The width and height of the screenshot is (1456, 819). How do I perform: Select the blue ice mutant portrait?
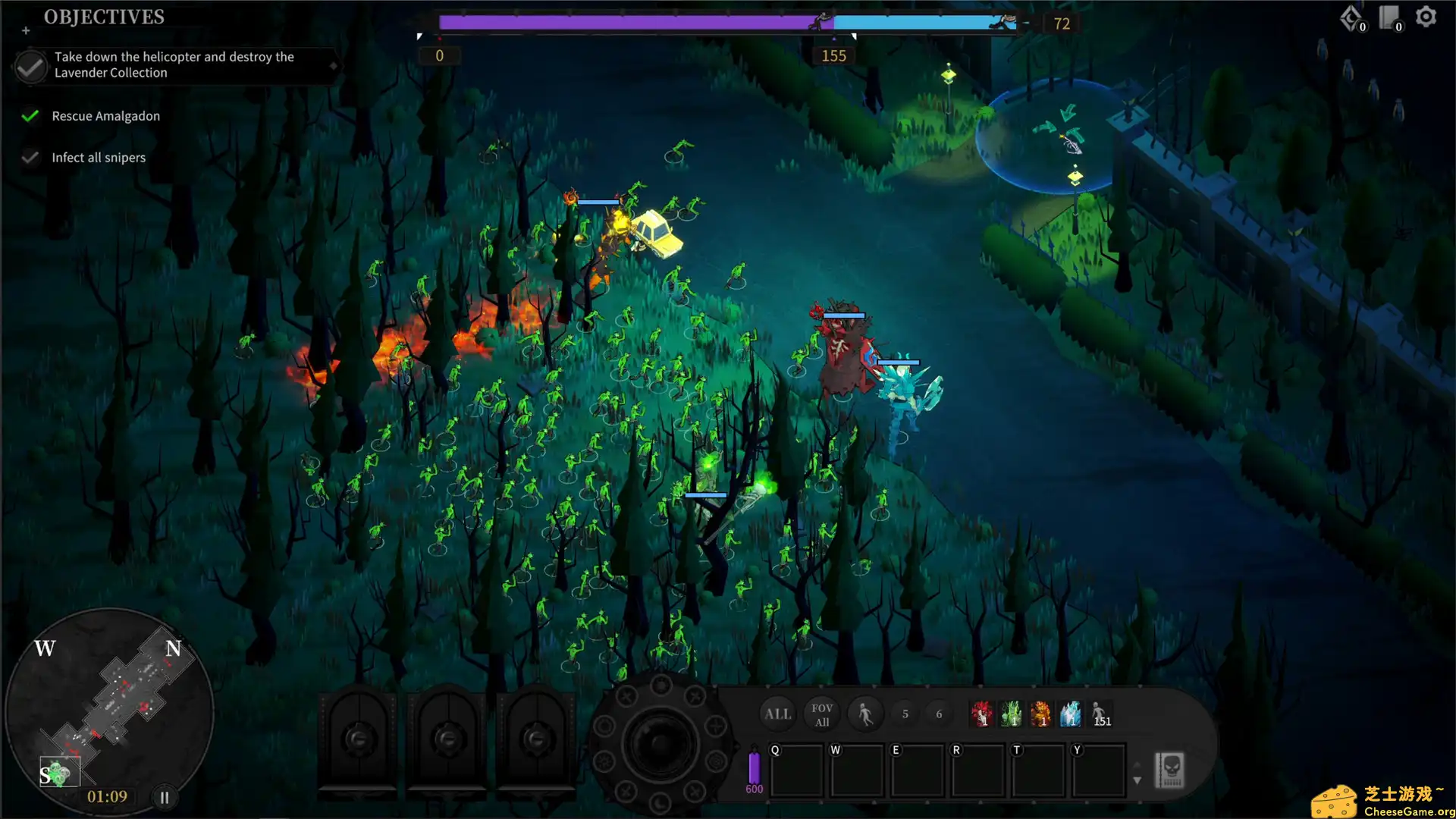point(1071,714)
